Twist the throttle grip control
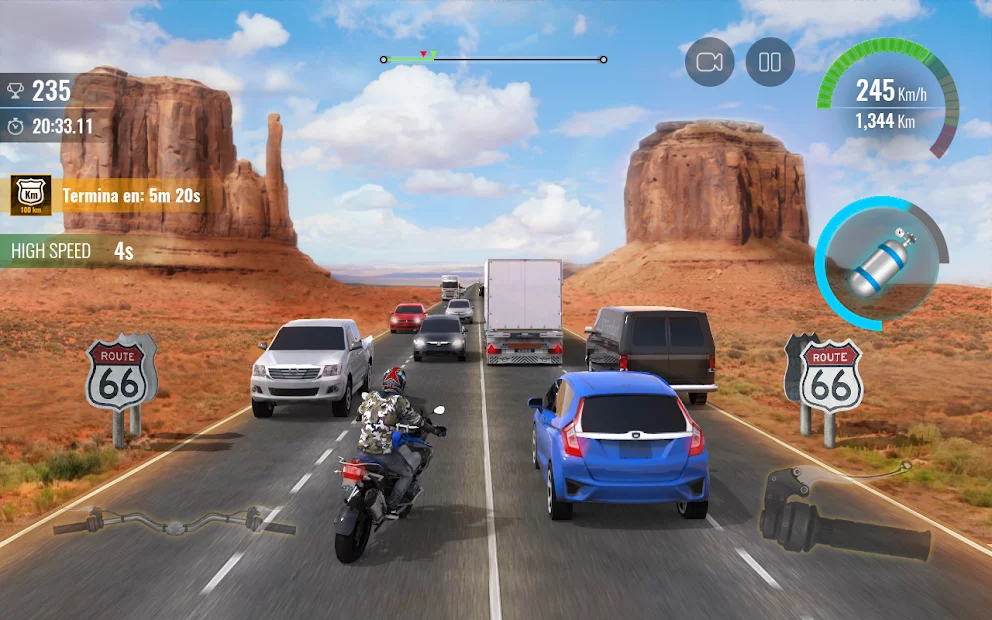This screenshot has height=620, width=992. 843,518
